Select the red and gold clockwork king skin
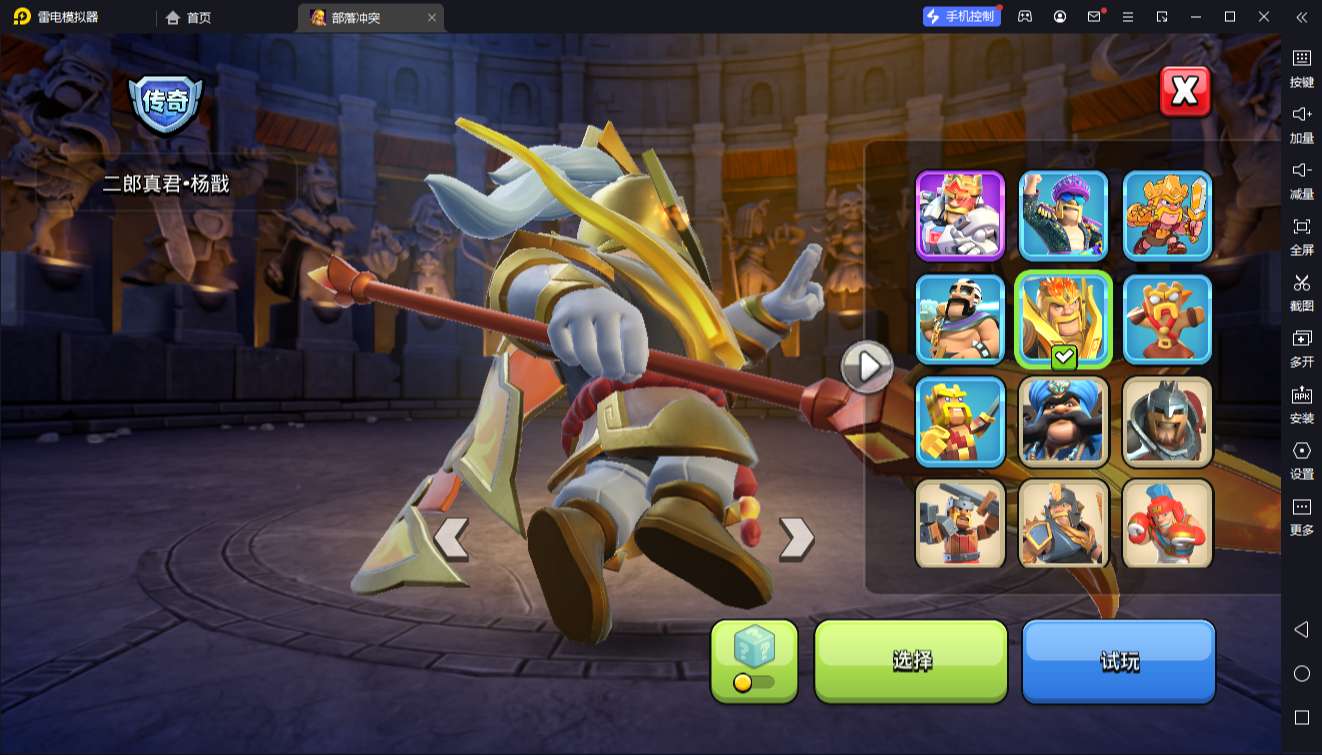 click(1167, 319)
